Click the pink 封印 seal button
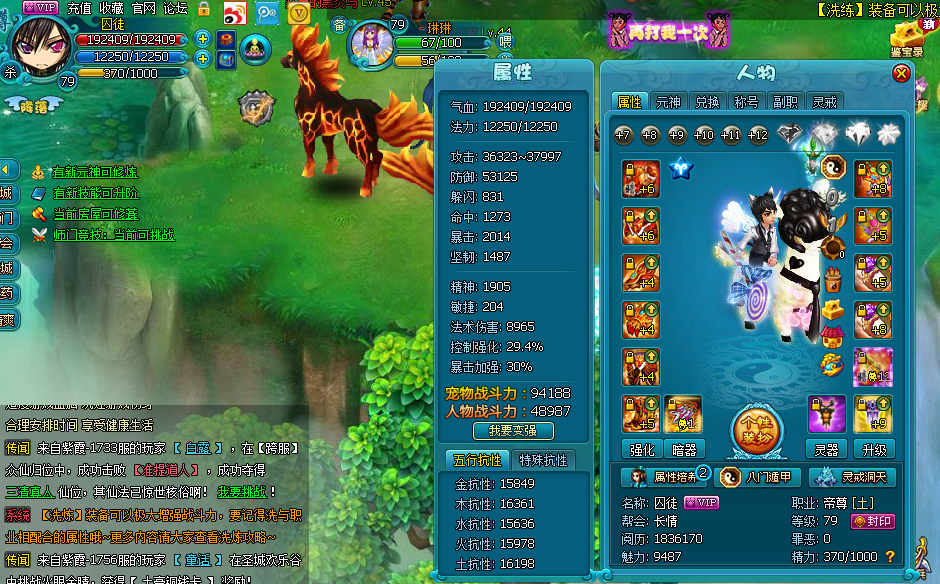Viewport: 940px width, 584px height. click(x=872, y=521)
